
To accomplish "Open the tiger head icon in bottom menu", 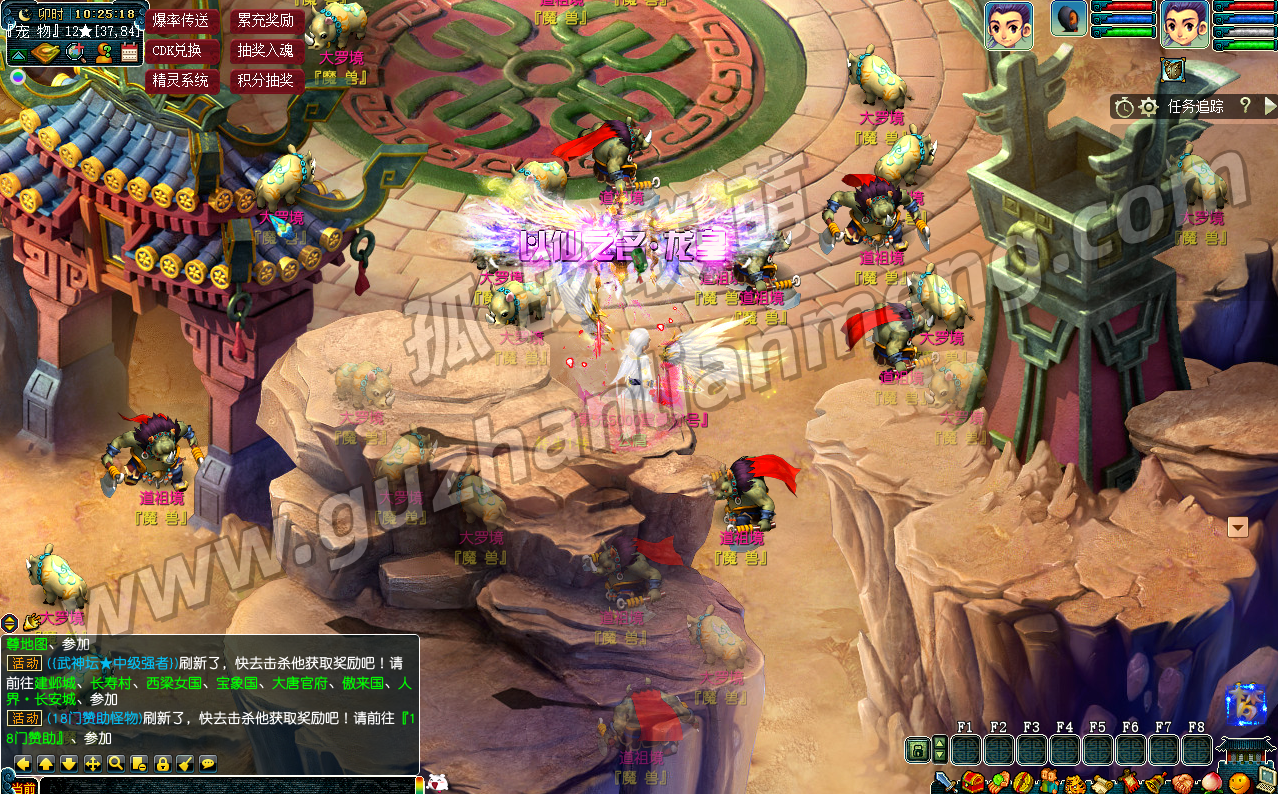I will (x=1073, y=782).
